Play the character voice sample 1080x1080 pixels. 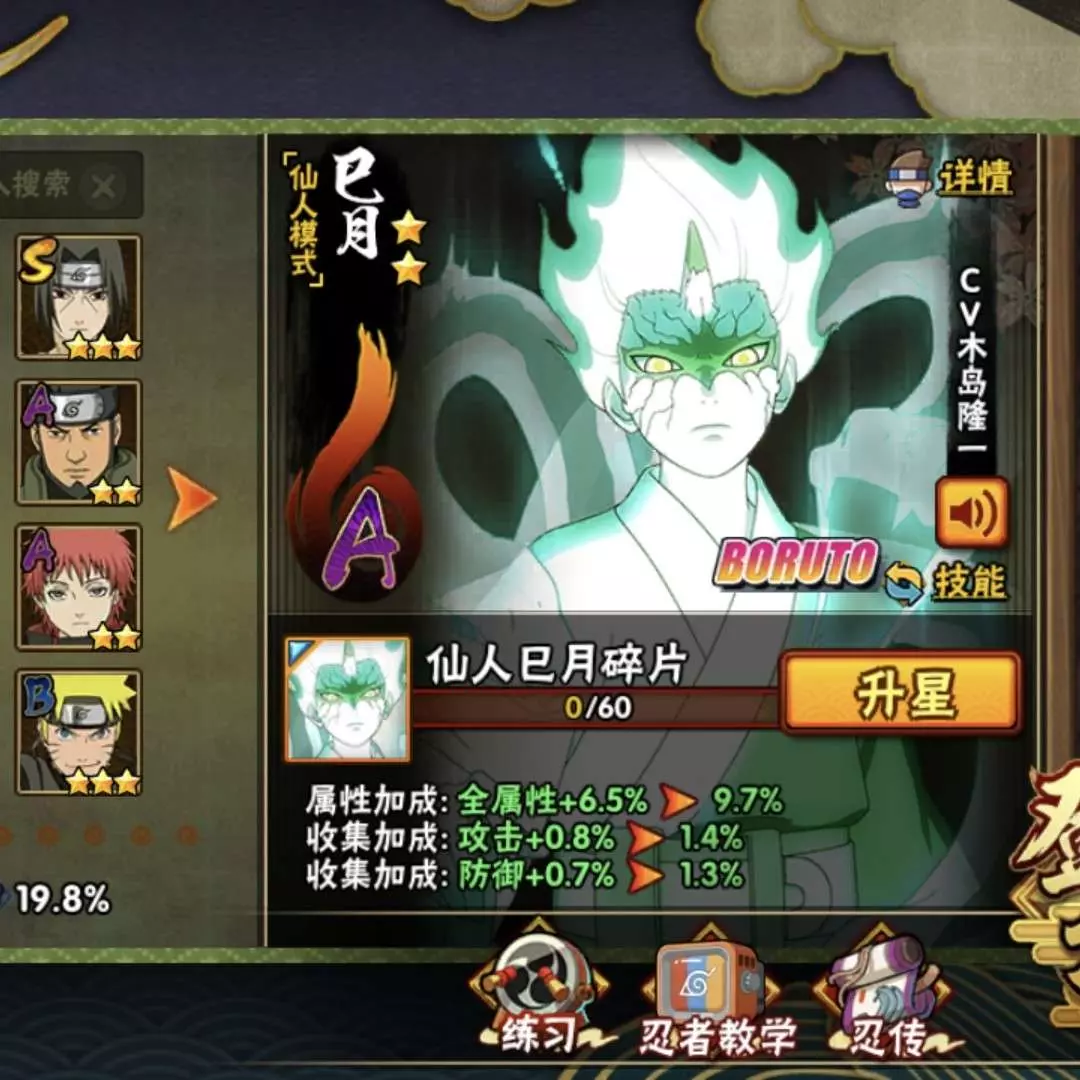tap(971, 515)
